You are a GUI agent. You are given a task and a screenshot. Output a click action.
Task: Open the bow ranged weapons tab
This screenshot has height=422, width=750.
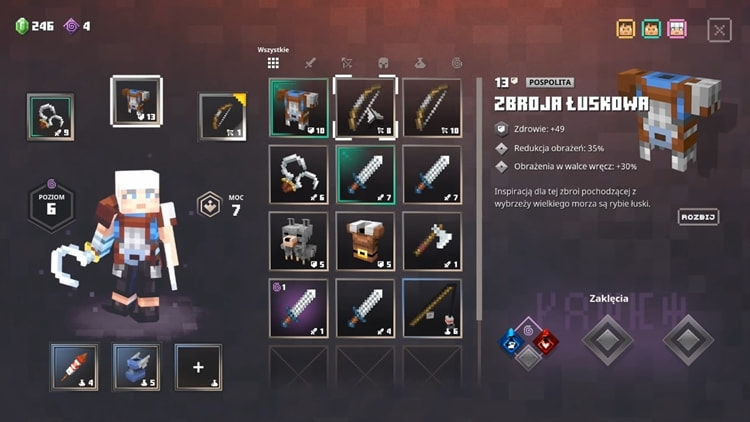click(x=347, y=63)
